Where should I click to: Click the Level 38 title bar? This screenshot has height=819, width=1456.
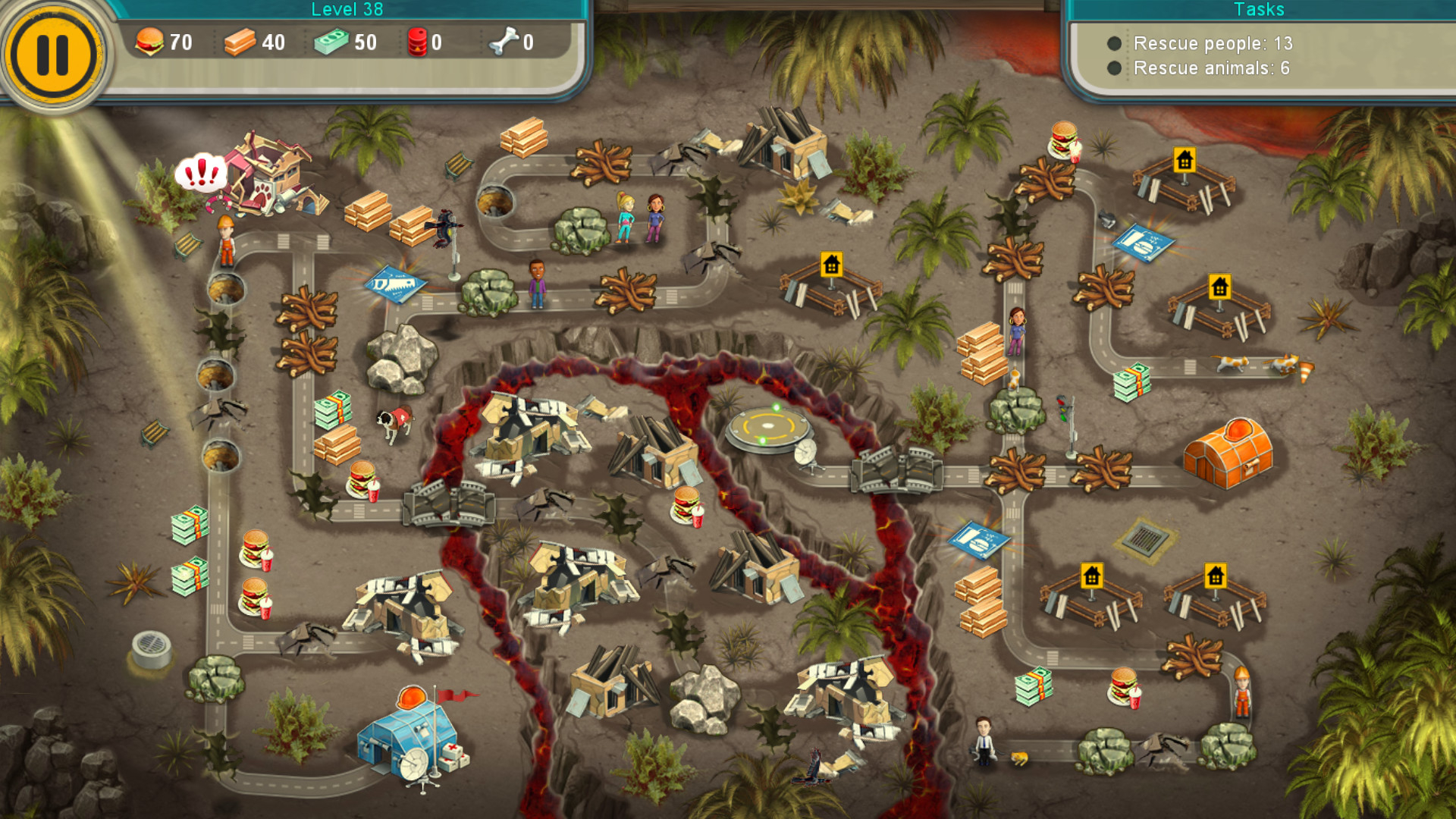click(x=347, y=9)
